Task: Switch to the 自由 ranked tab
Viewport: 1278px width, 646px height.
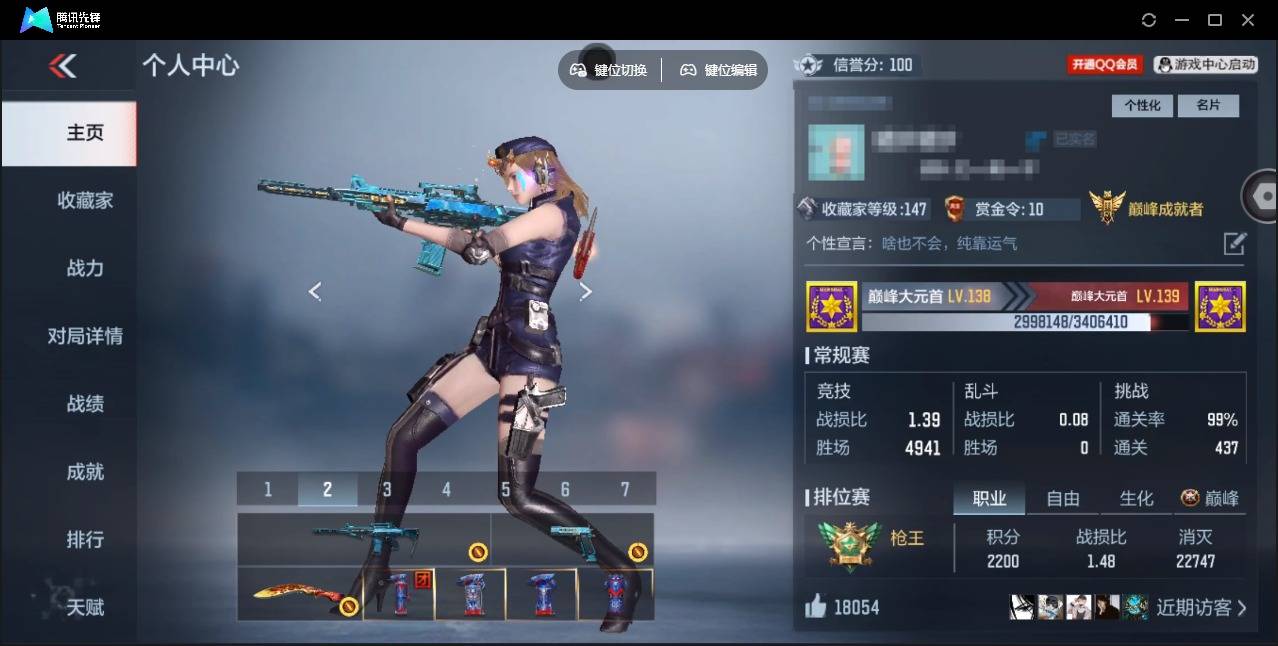Action: tap(1062, 498)
